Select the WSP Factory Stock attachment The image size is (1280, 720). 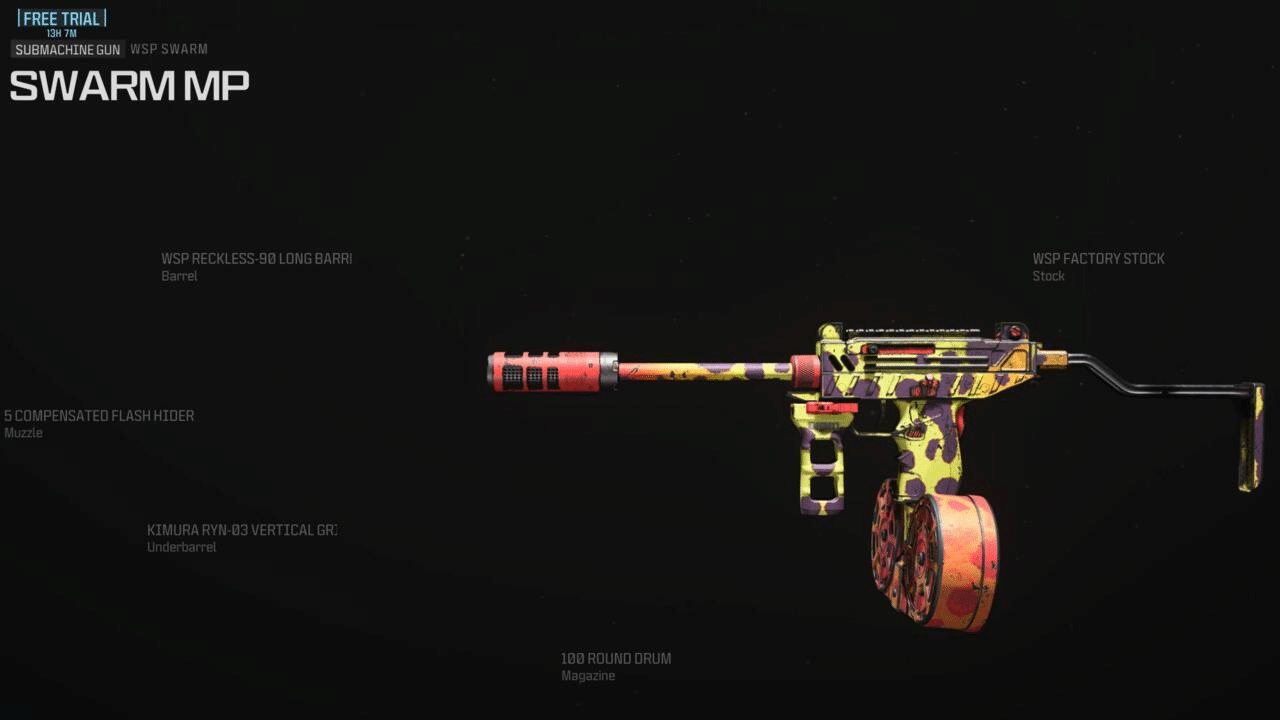[x=1098, y=258]
